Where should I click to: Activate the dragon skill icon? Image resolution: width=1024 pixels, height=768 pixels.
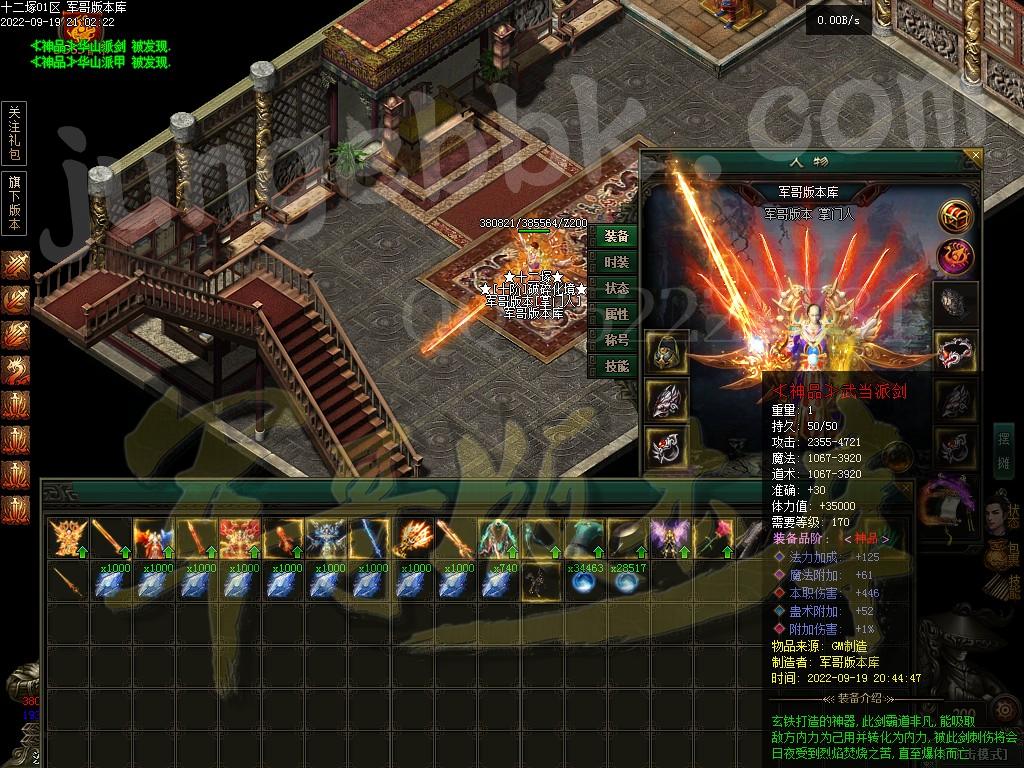pyautogui.click(x=15, y=370)
